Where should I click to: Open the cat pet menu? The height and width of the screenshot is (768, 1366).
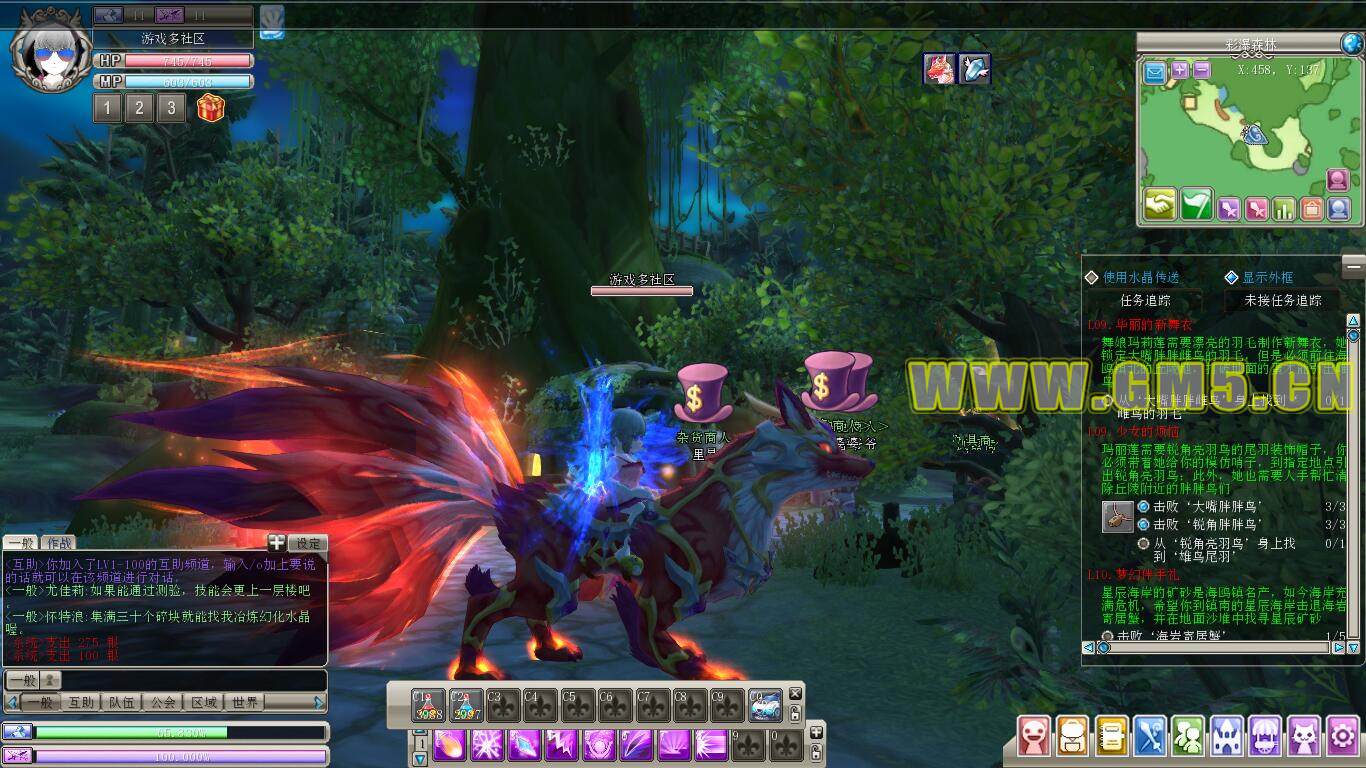[x=1303, y=737]
